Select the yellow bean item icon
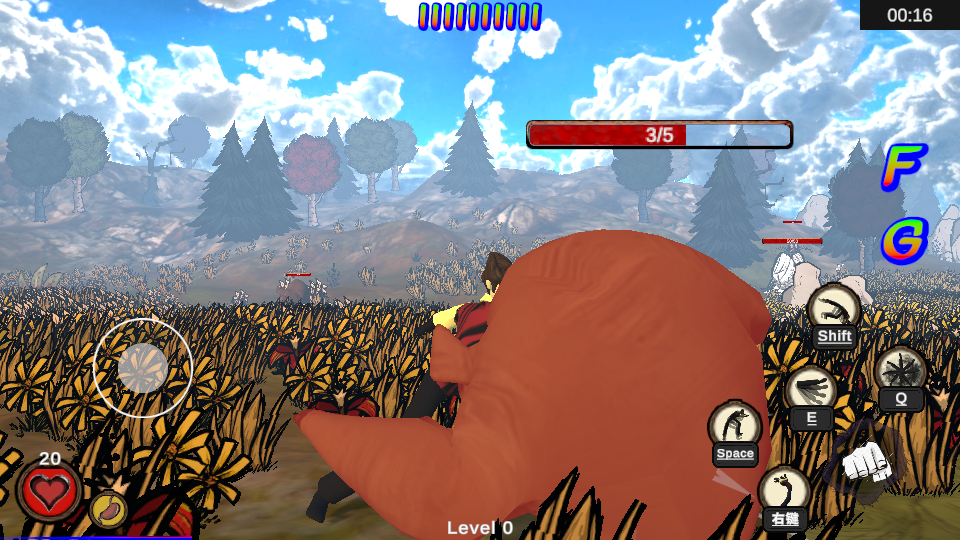 pyautogui.click(x=108, y=510)
